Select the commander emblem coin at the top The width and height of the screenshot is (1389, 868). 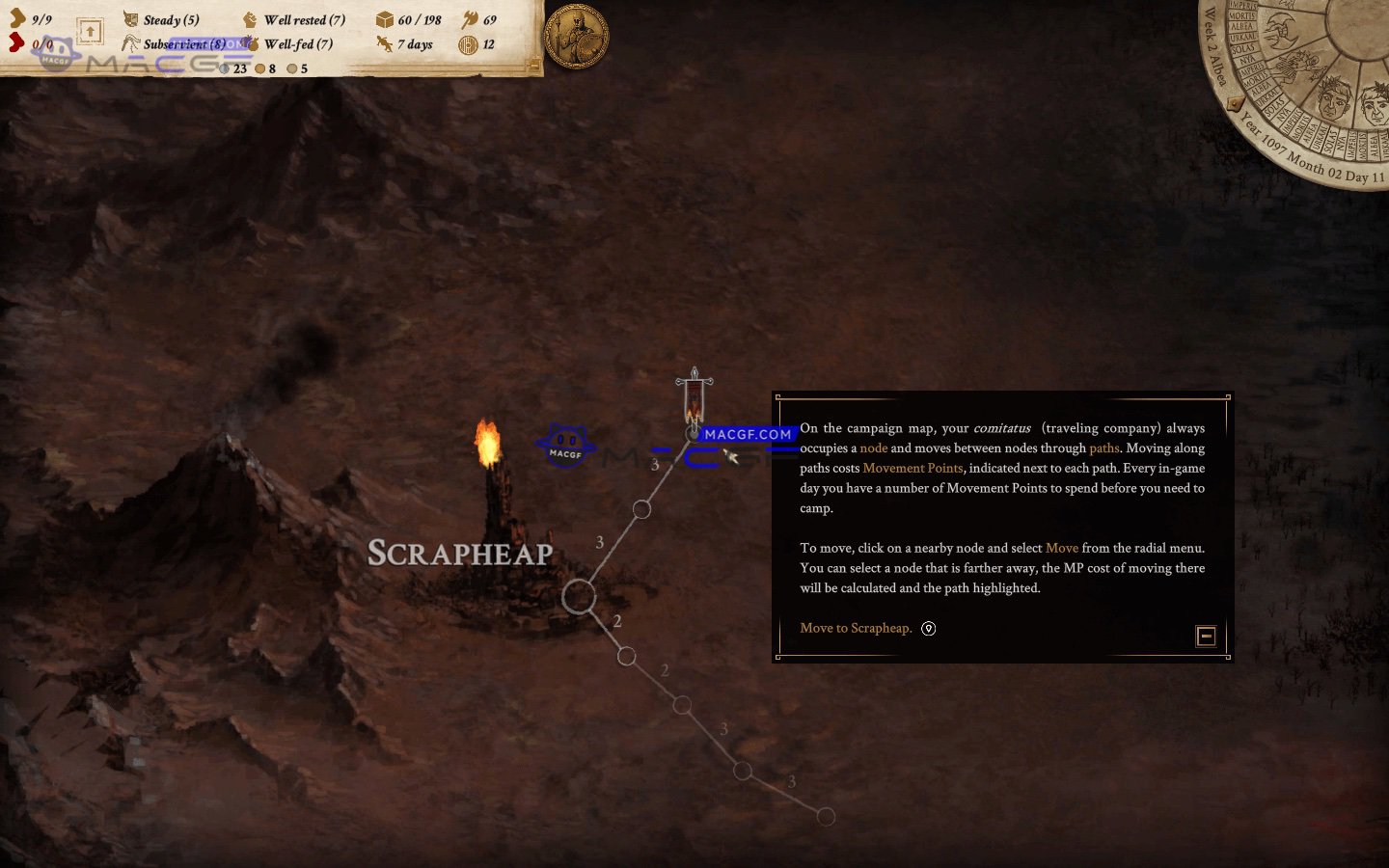(576, 35)
